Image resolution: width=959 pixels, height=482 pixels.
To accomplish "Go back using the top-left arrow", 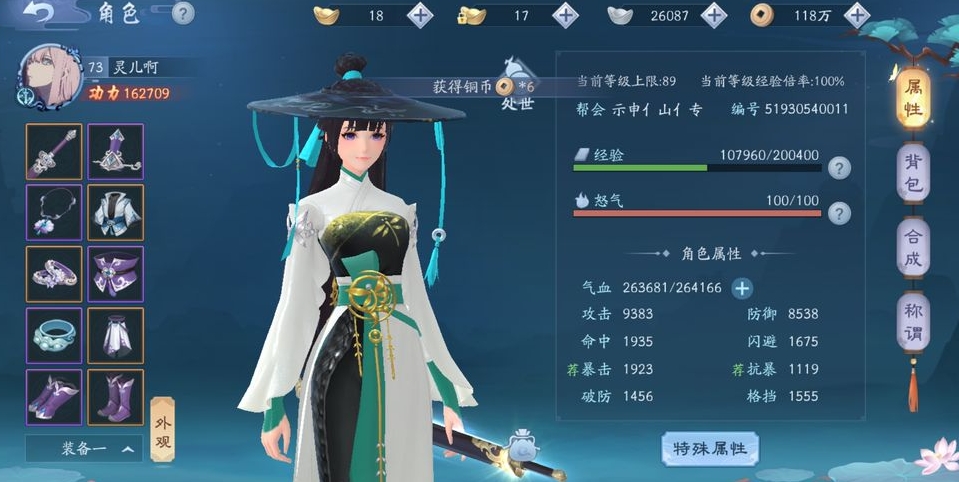I will [x=42, y=14].
